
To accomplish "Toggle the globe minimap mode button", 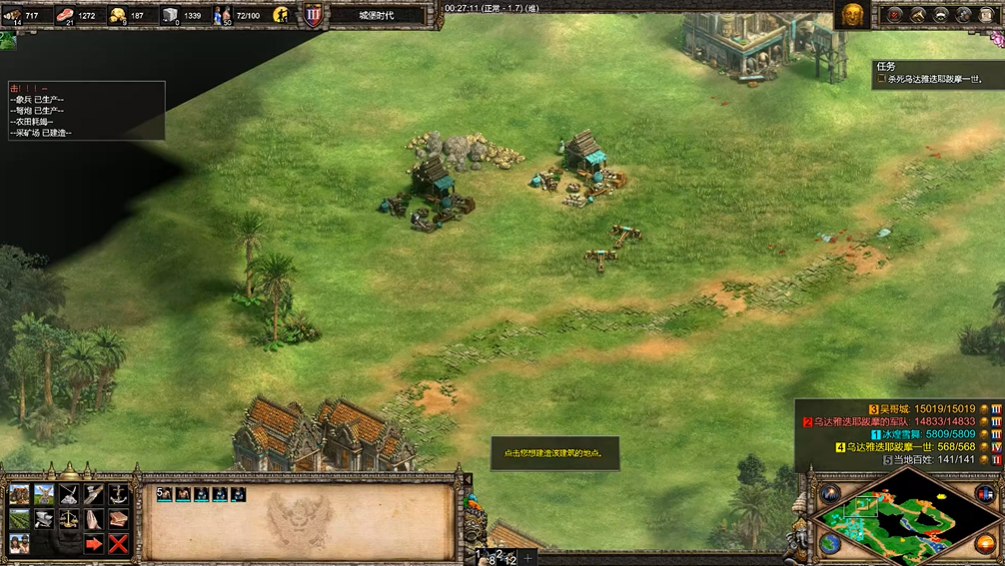I will [831, 543].
